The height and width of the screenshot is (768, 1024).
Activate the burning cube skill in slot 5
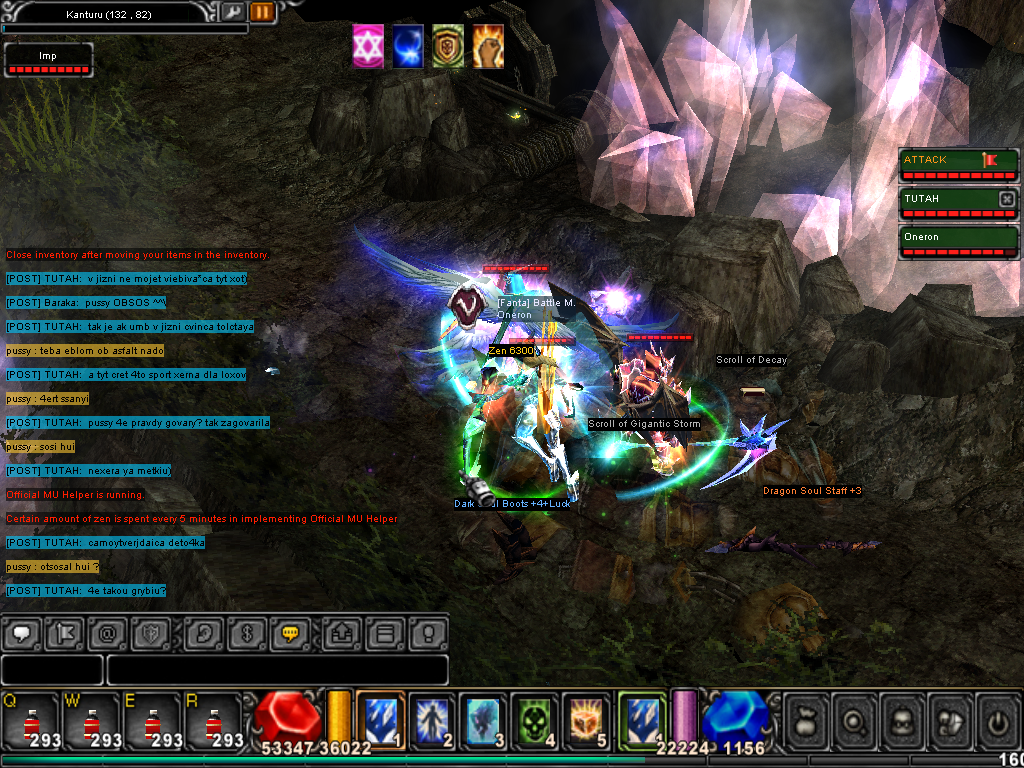(586, 718)
